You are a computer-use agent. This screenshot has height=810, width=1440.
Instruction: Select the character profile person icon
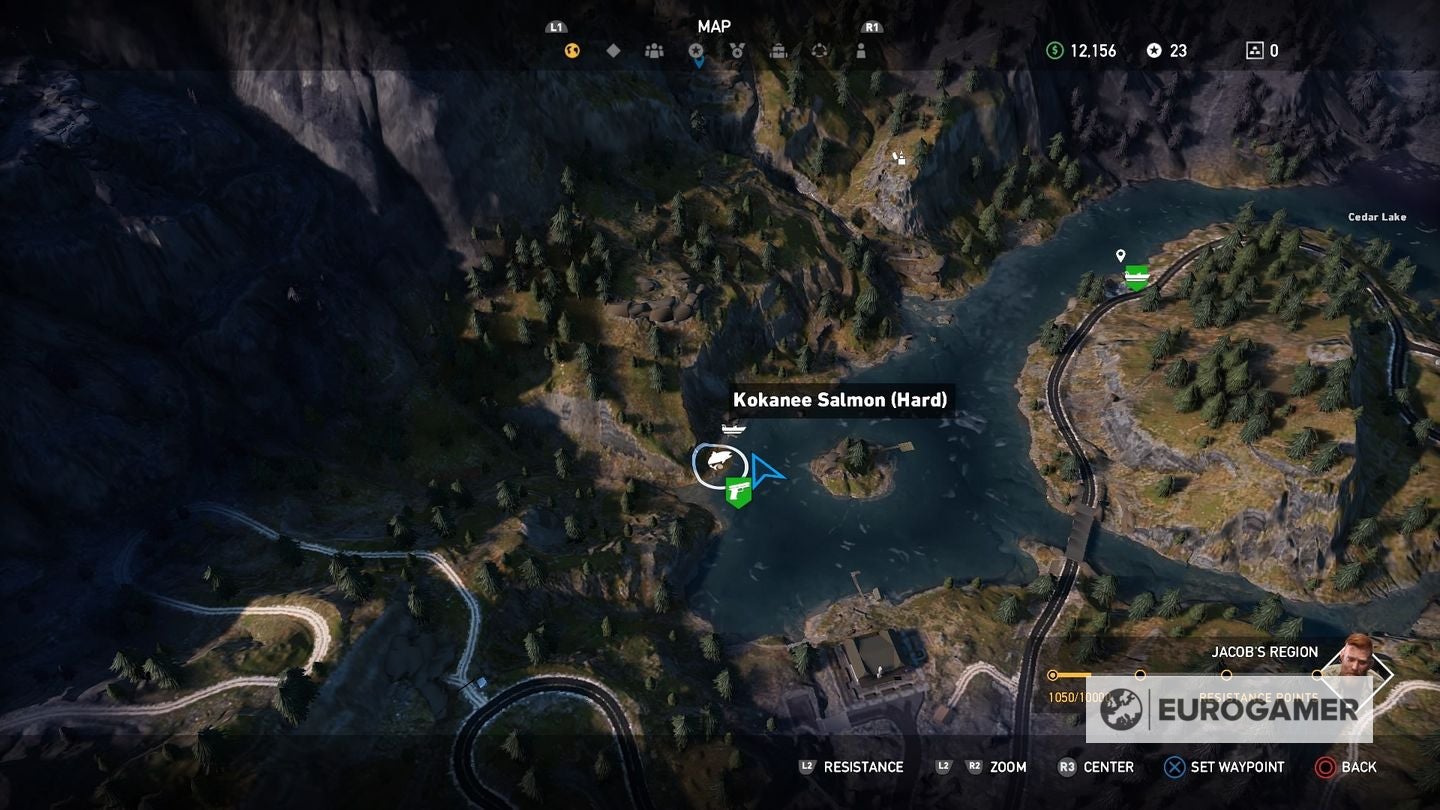tap(863, 50)
